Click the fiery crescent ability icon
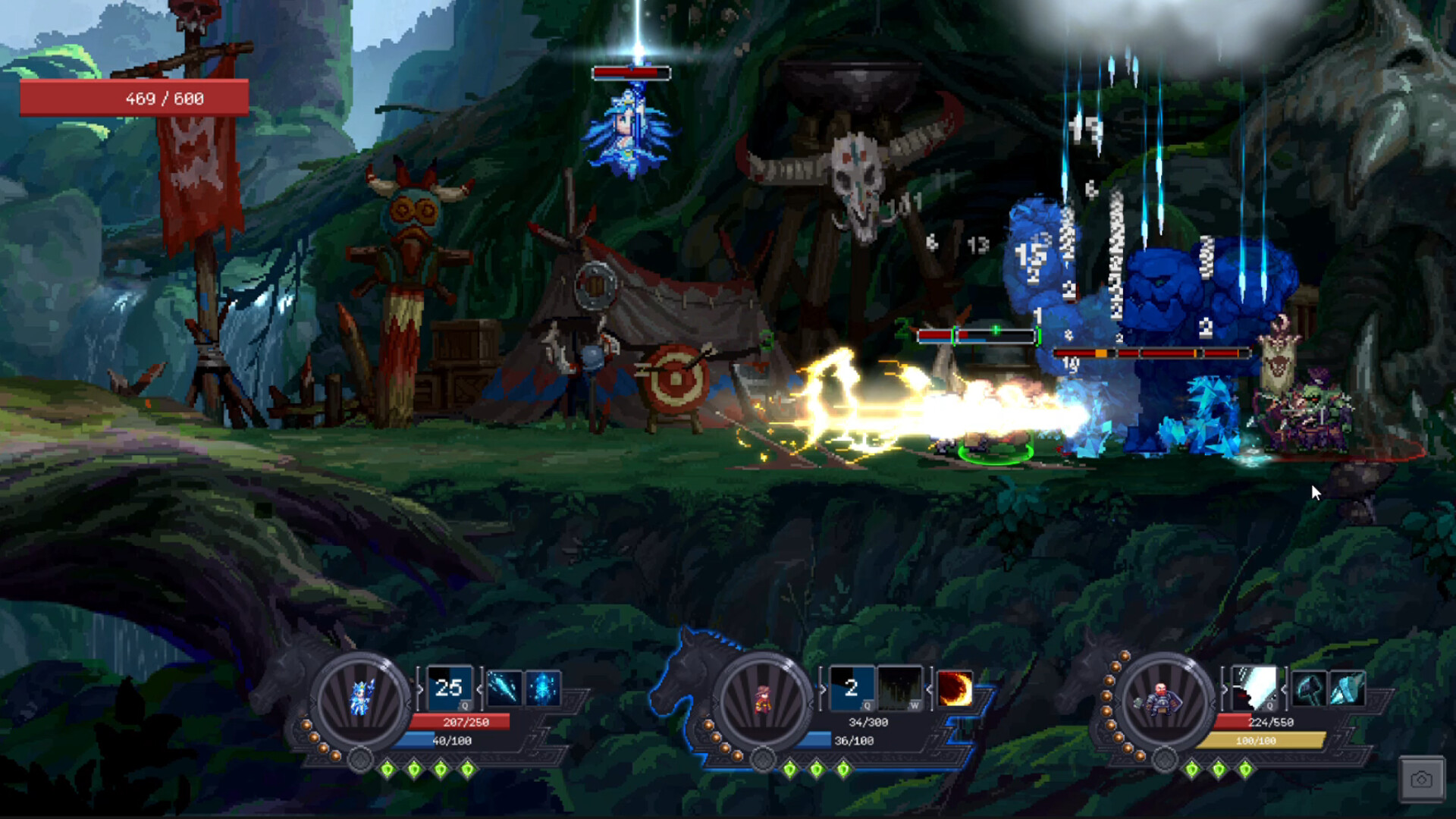Viewport: 1456px width, 819px height. pyautogui.click(x=955, y=689)
